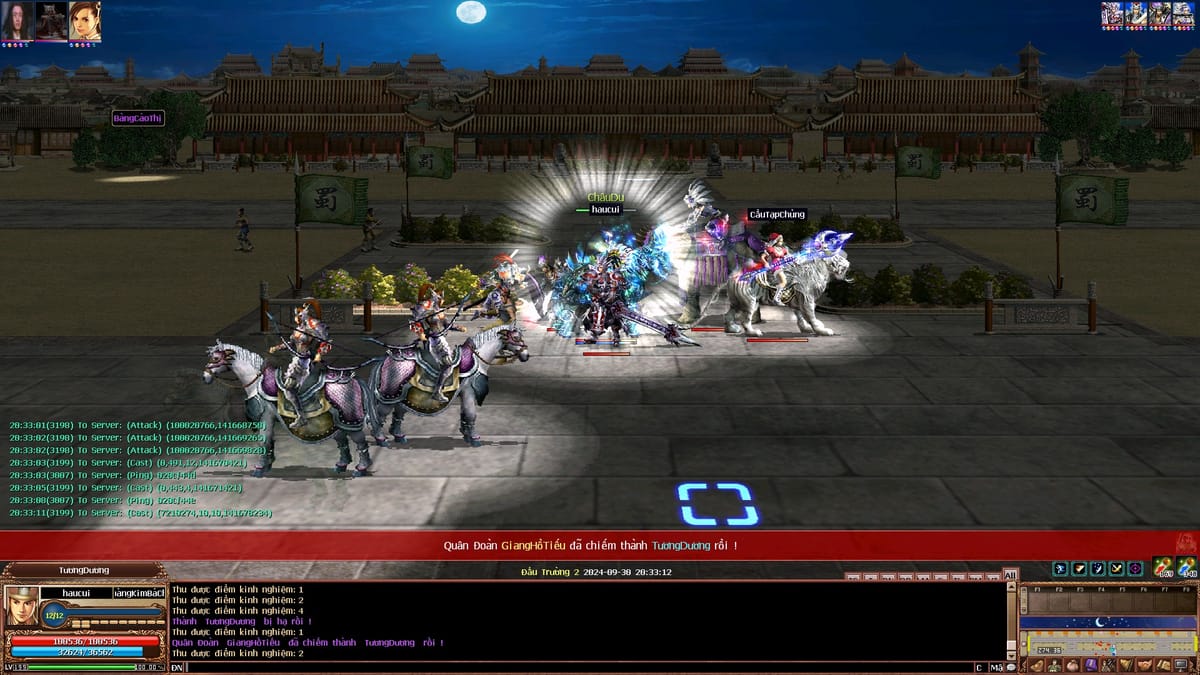Toggle the blue running figure icon
Image resolution: width=1200 pixels, height=675 pixels.
[1060, 568]
